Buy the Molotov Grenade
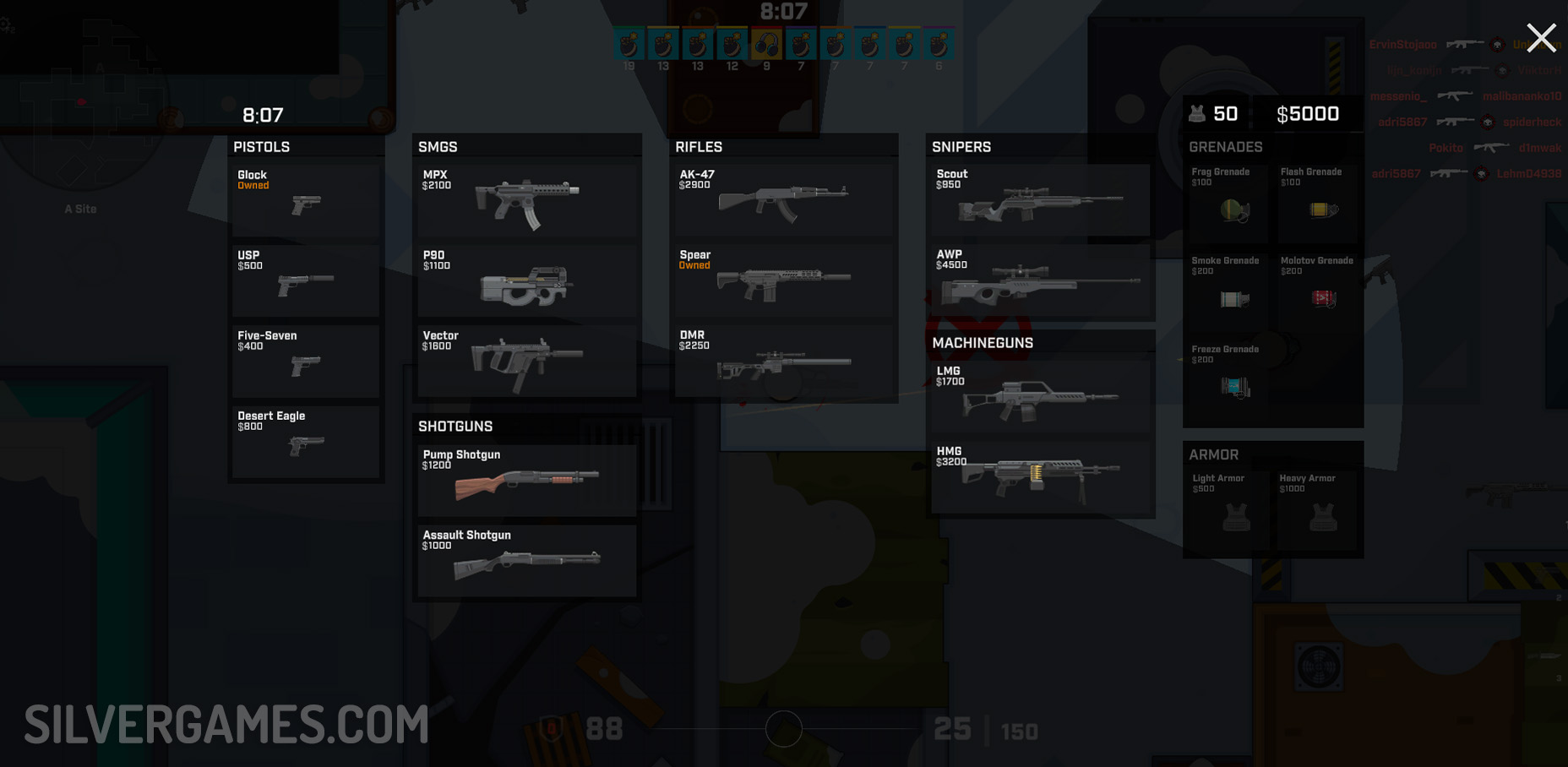This screenshot has width=1568, height=767. tap(1318, 291)
